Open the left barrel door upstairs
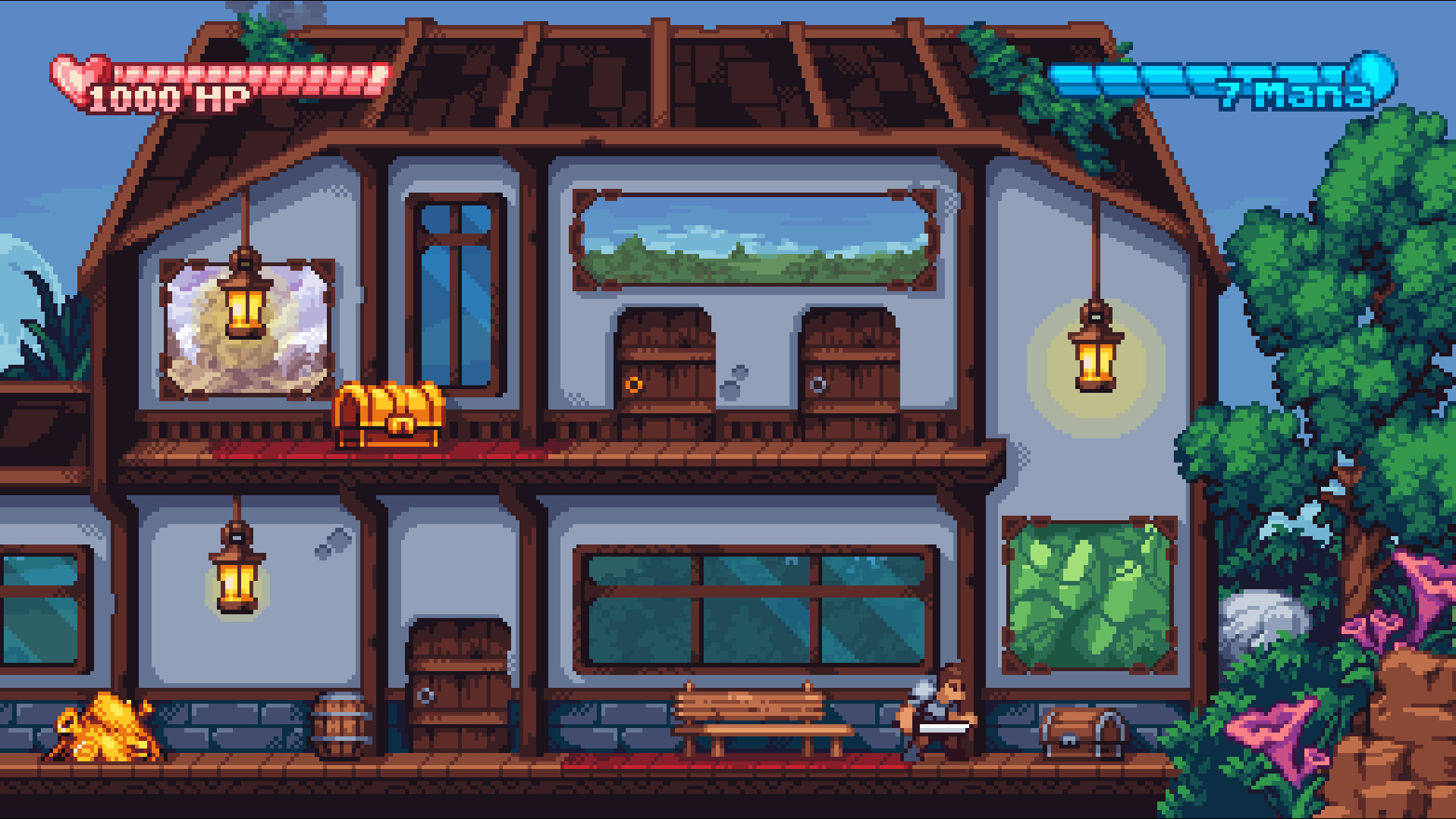The width and height of the screenshot is (1456, 819). point(664,372)
